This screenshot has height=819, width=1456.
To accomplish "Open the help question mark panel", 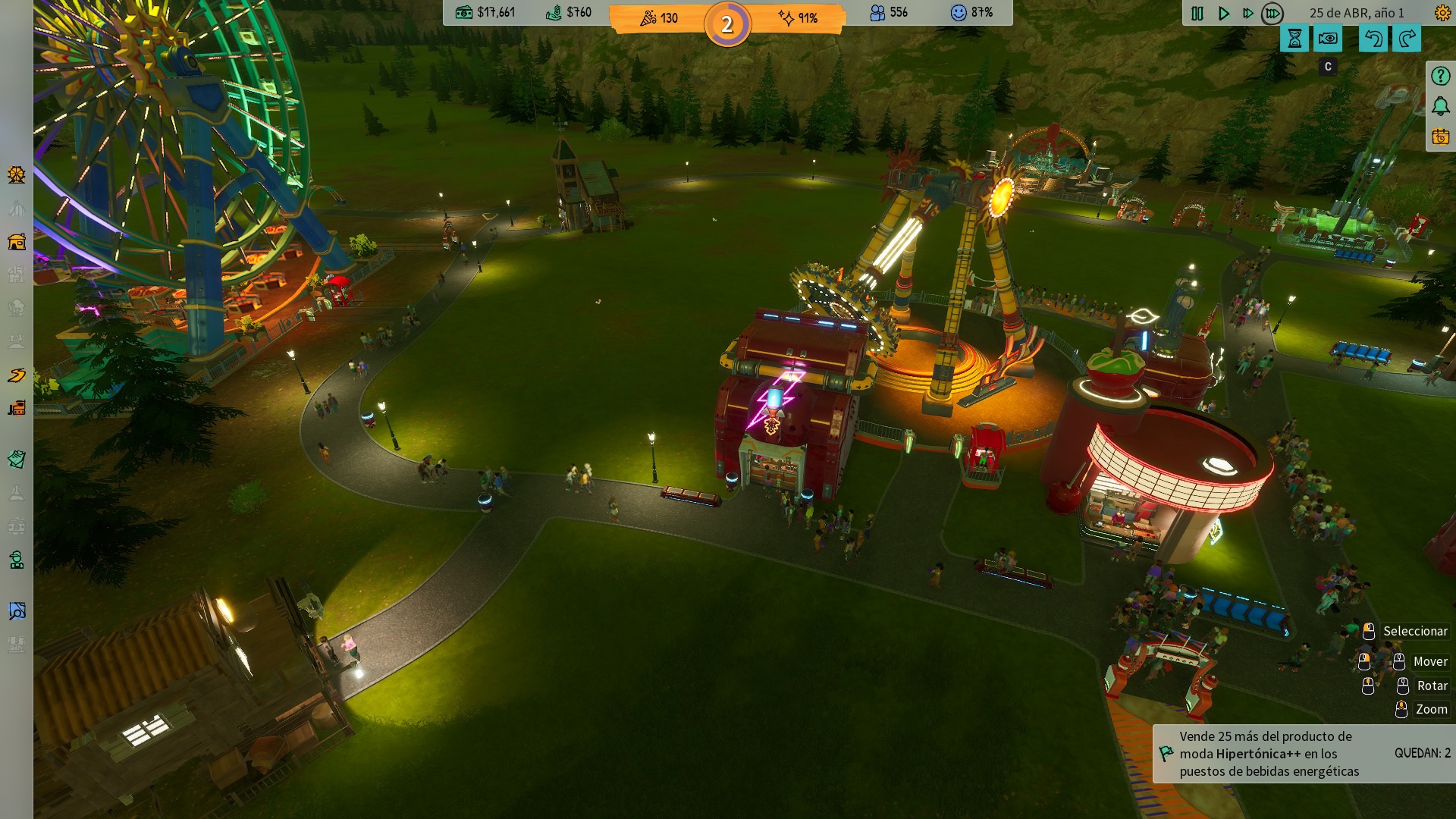I will tap(1440, 76).
